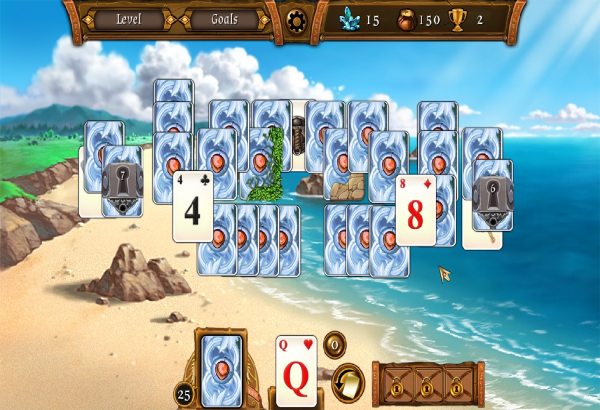The height and width of the screenshot is (410, 600).
Task: Select the queen of hearts foundation card
Action: point(296,372)
